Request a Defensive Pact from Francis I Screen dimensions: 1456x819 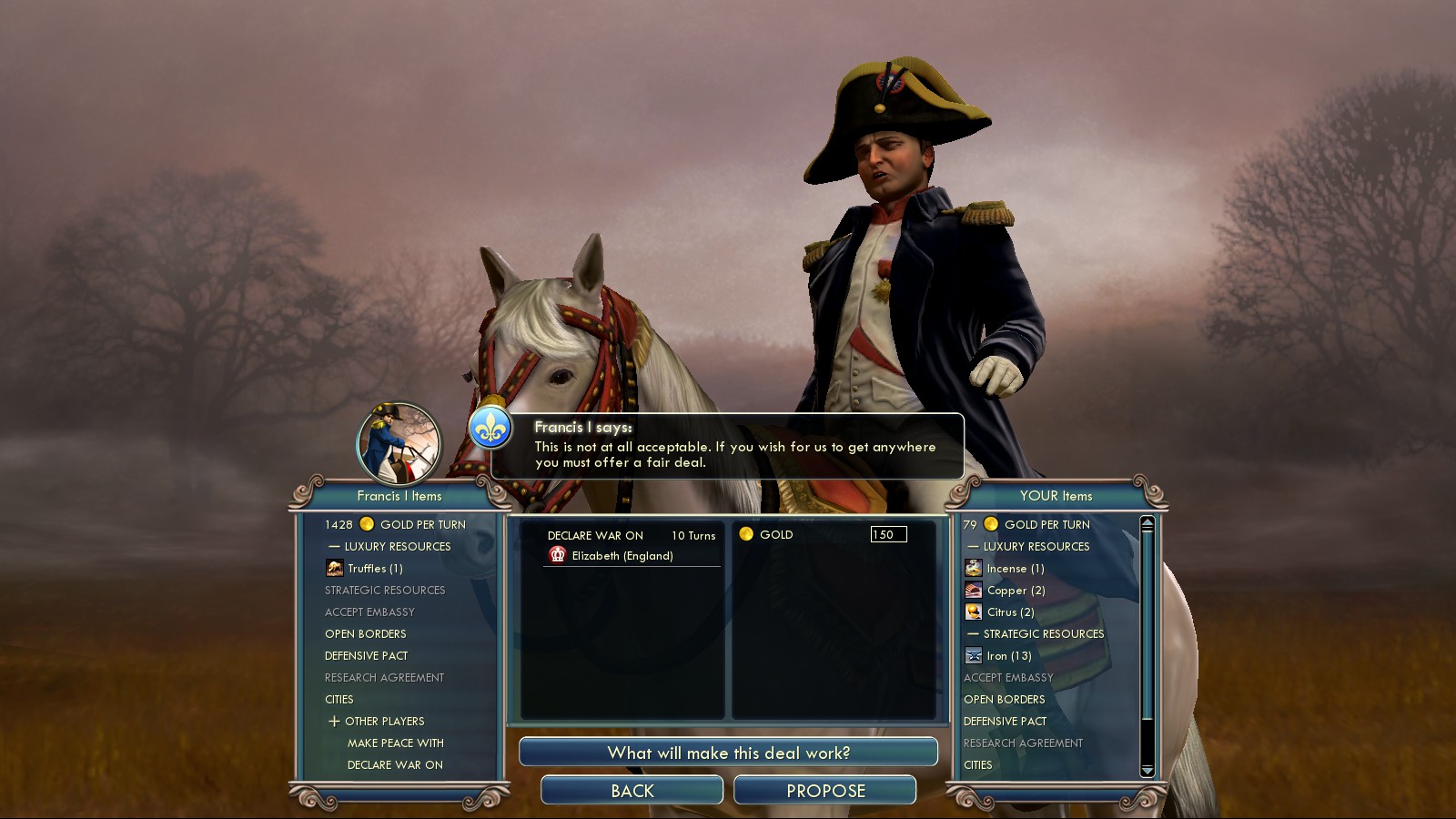[x=367, y=656]
